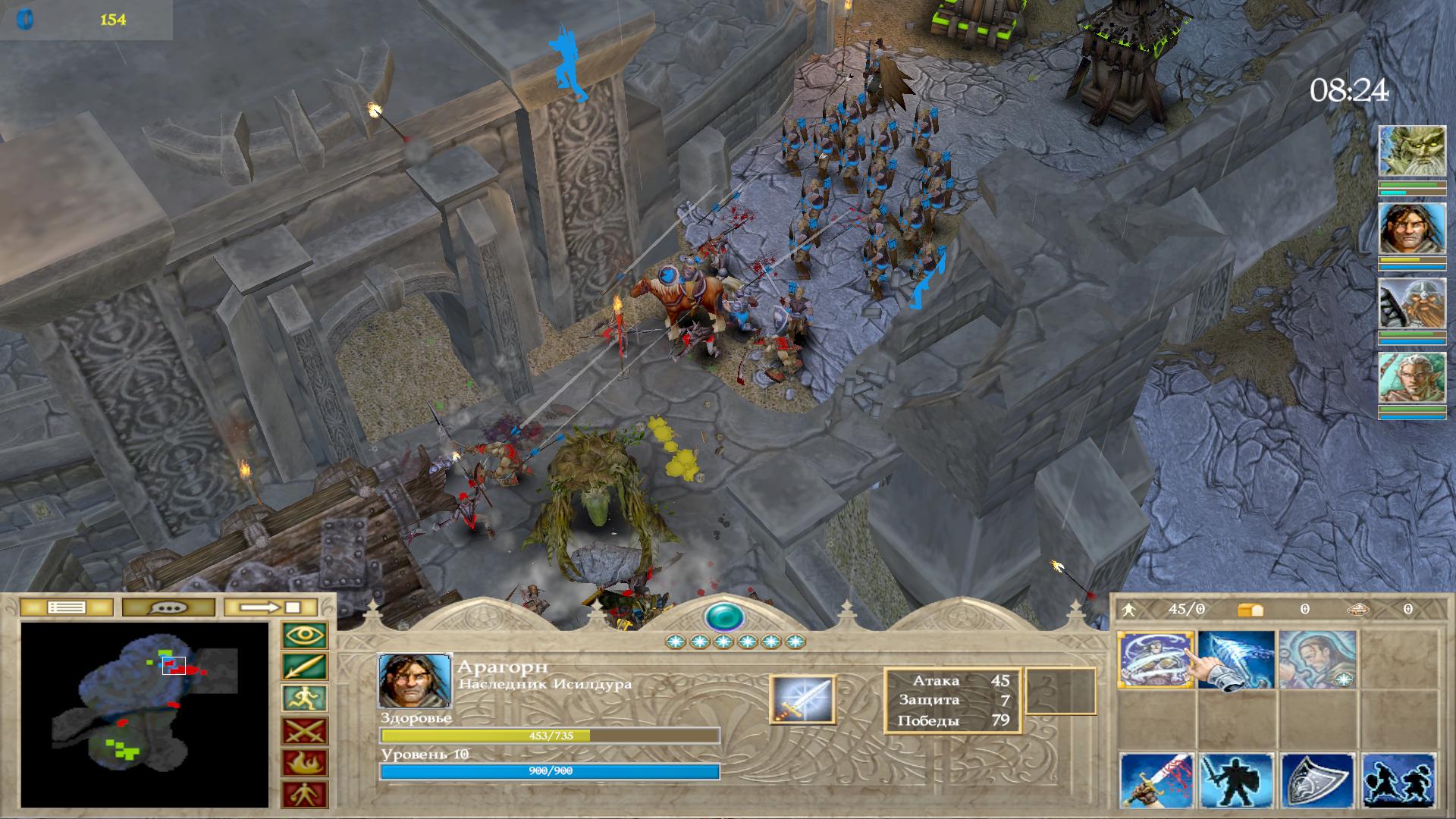Select the Treebeard hero portrait
1456x819 pixels.
click(x=1411, y=152)
